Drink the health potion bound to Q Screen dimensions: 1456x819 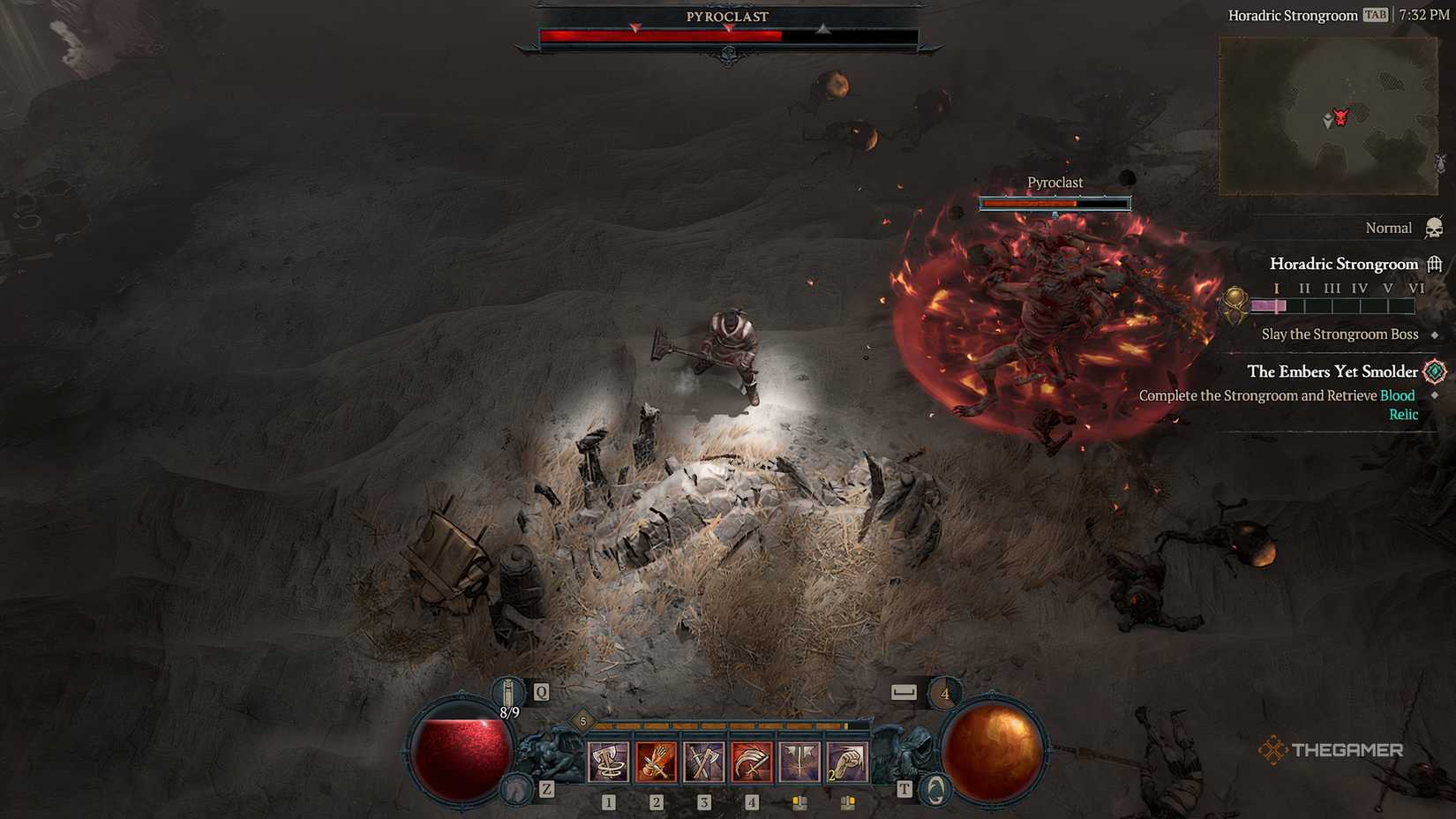click(x=507, y=693)
